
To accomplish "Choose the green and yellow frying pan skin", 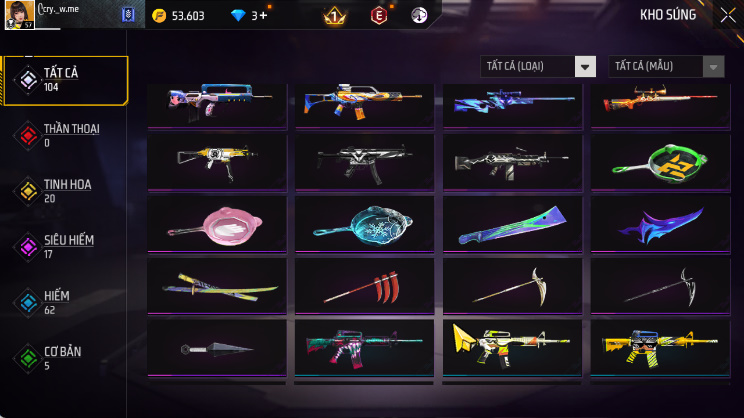I will (659, 161).
